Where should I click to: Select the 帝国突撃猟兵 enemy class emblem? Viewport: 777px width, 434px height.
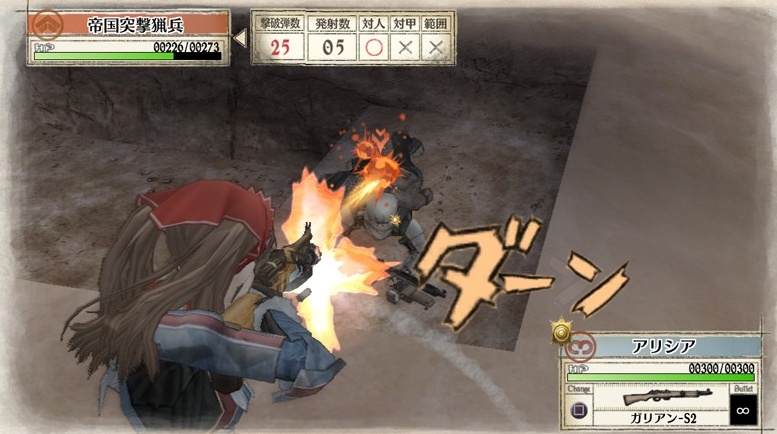(x=45, y=24)
